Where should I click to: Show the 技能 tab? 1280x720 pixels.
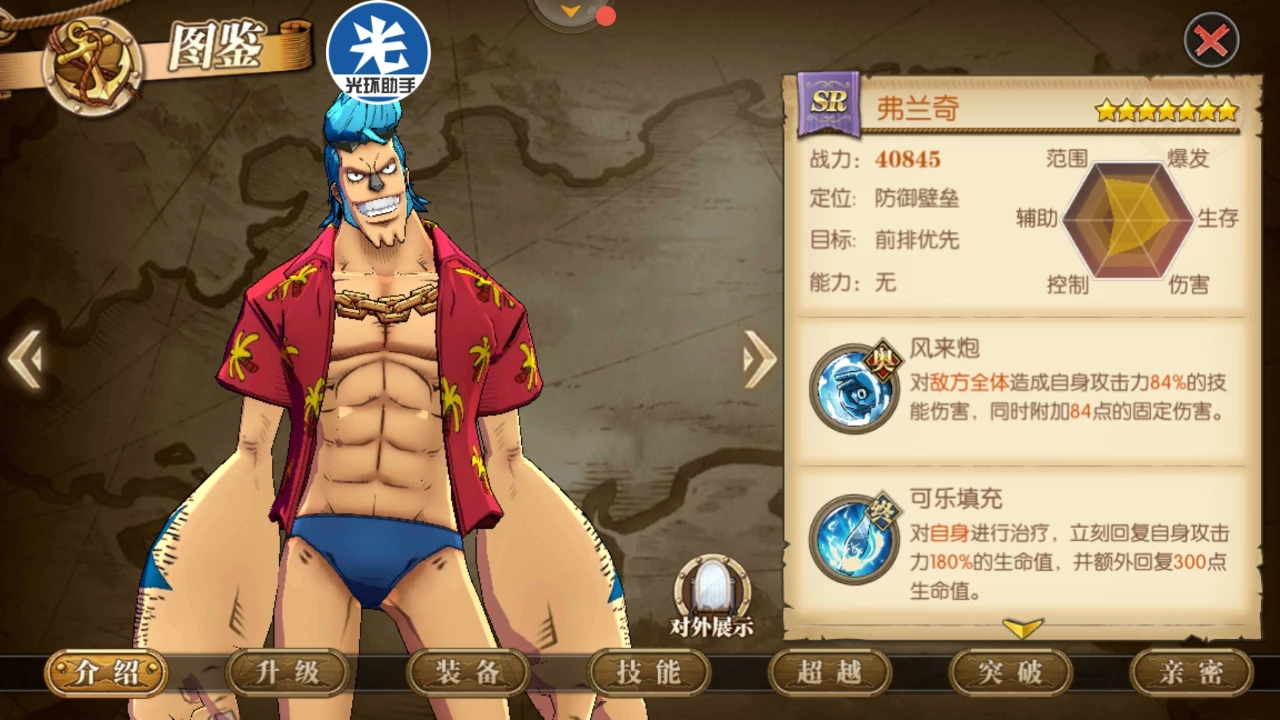tap(649, 673)
